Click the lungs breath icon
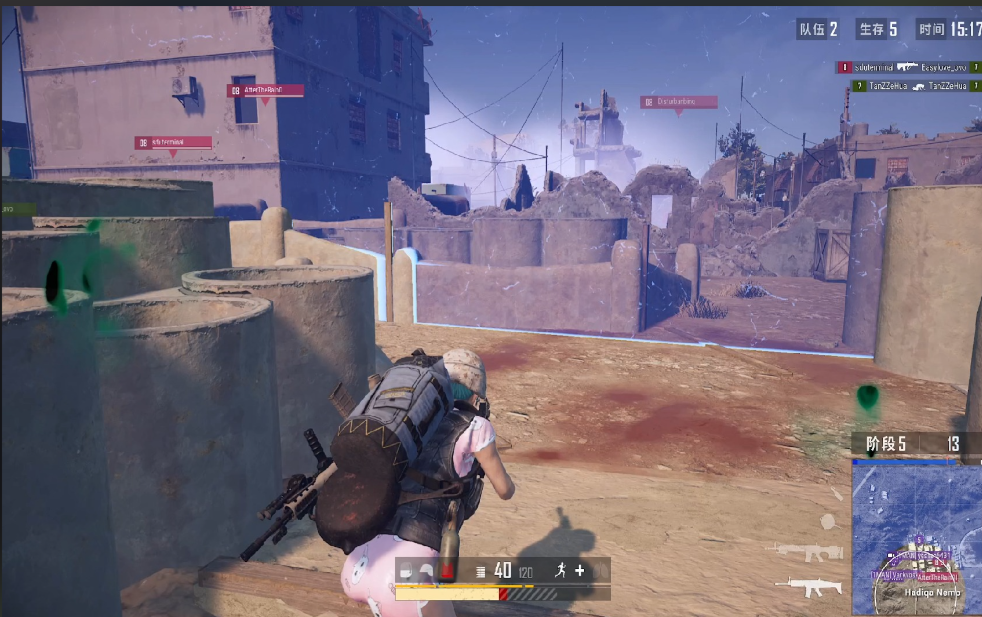The width and height of the screenshot is (982, 617). 599,570
